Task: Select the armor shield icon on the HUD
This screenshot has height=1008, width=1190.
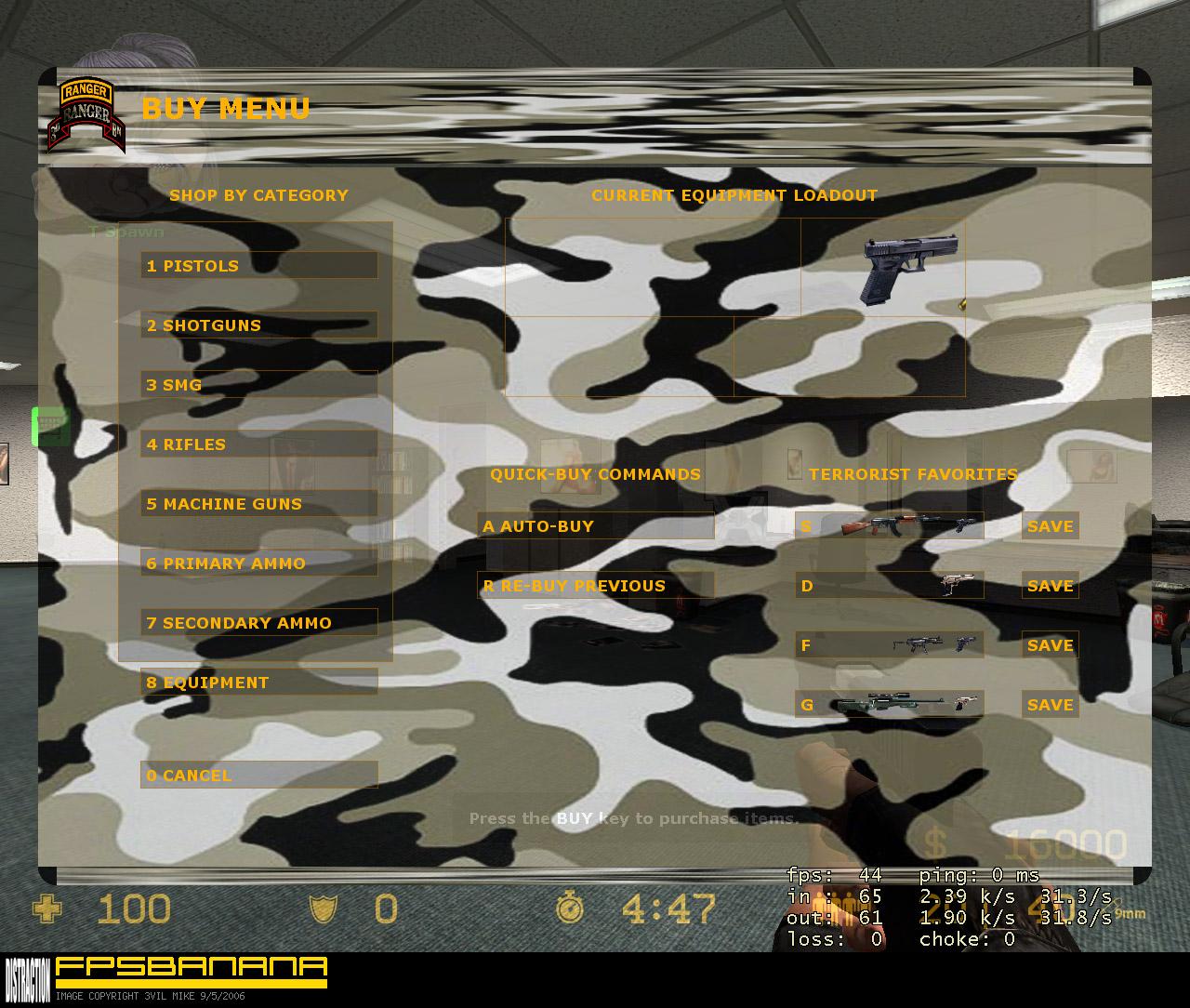Action: [324, 909]
